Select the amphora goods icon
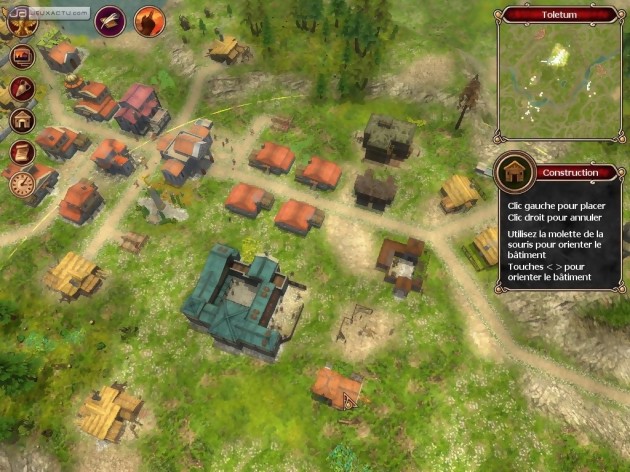630x472 pixels. coord(22,89)
